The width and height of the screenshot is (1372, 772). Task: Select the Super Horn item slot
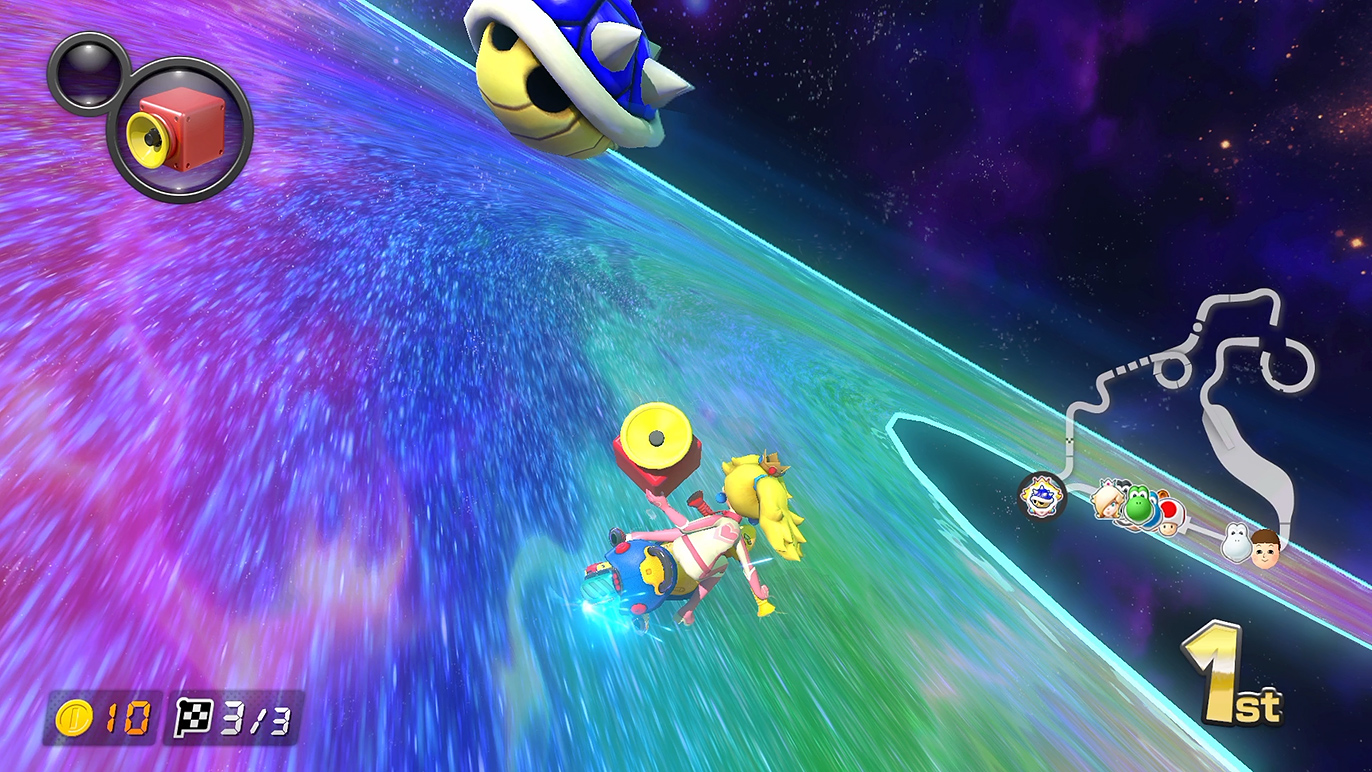[179, 130]
